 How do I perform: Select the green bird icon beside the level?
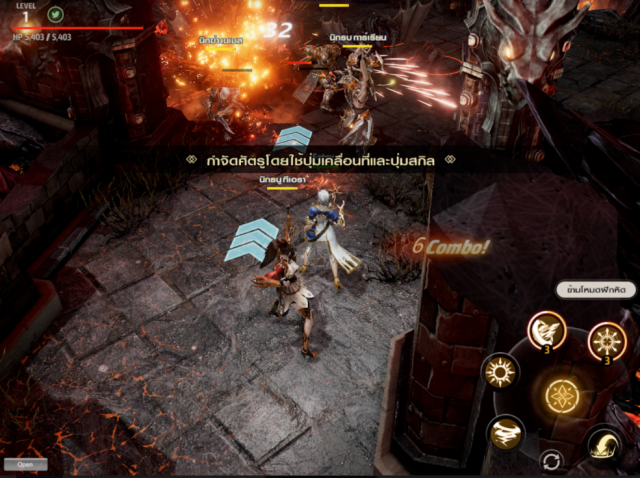(x=56, y=14)
